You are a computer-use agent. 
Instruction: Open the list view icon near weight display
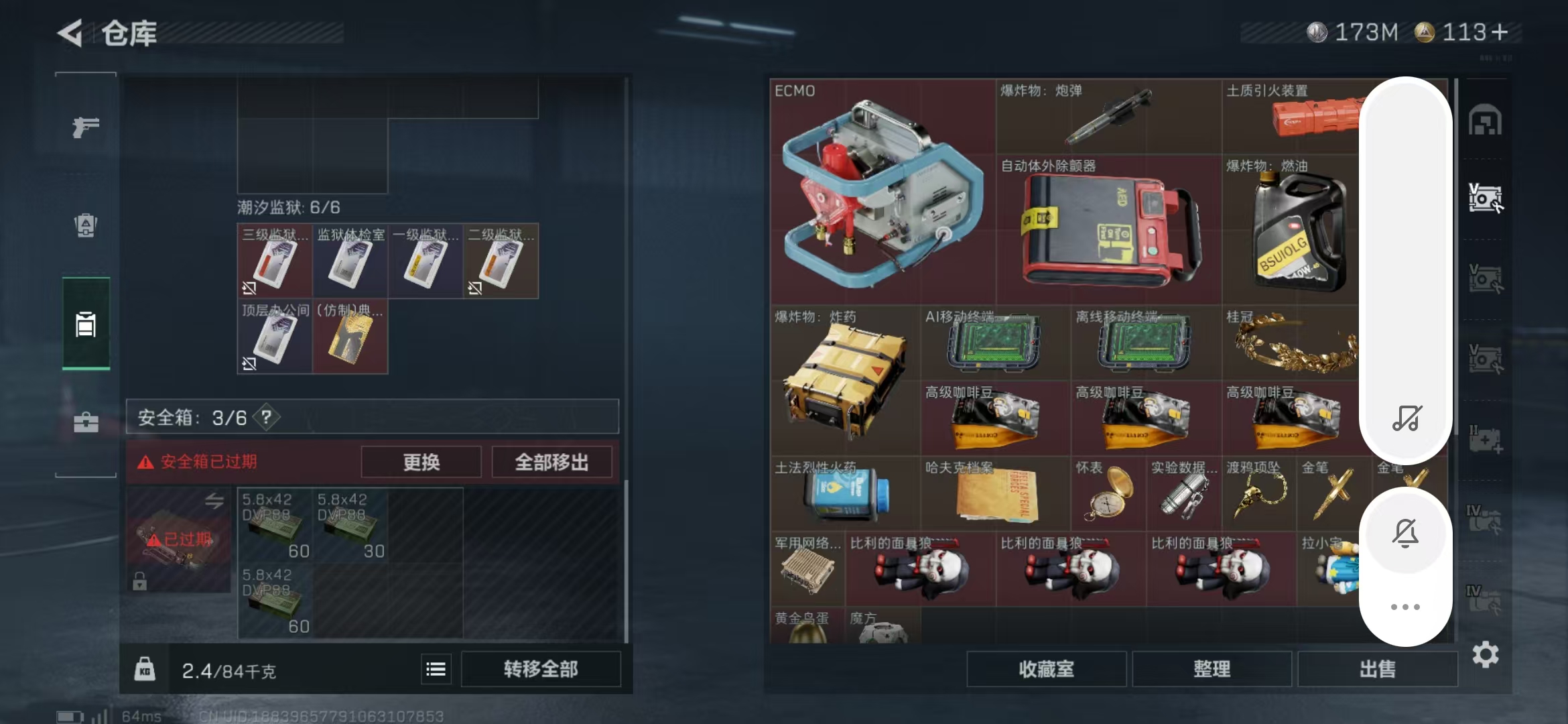(436, 668)
